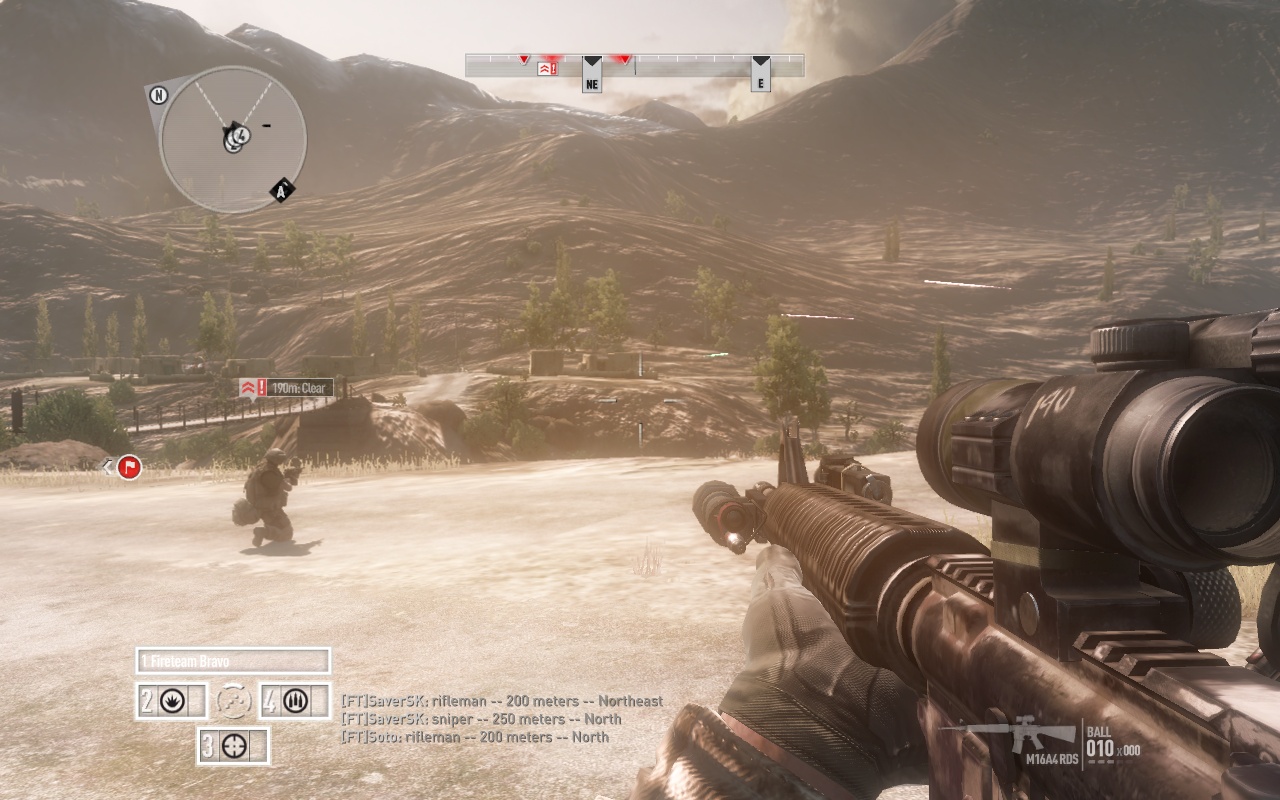Select the A waypoint marker on radar
The image size is (1280, 800).
(282, 191)
